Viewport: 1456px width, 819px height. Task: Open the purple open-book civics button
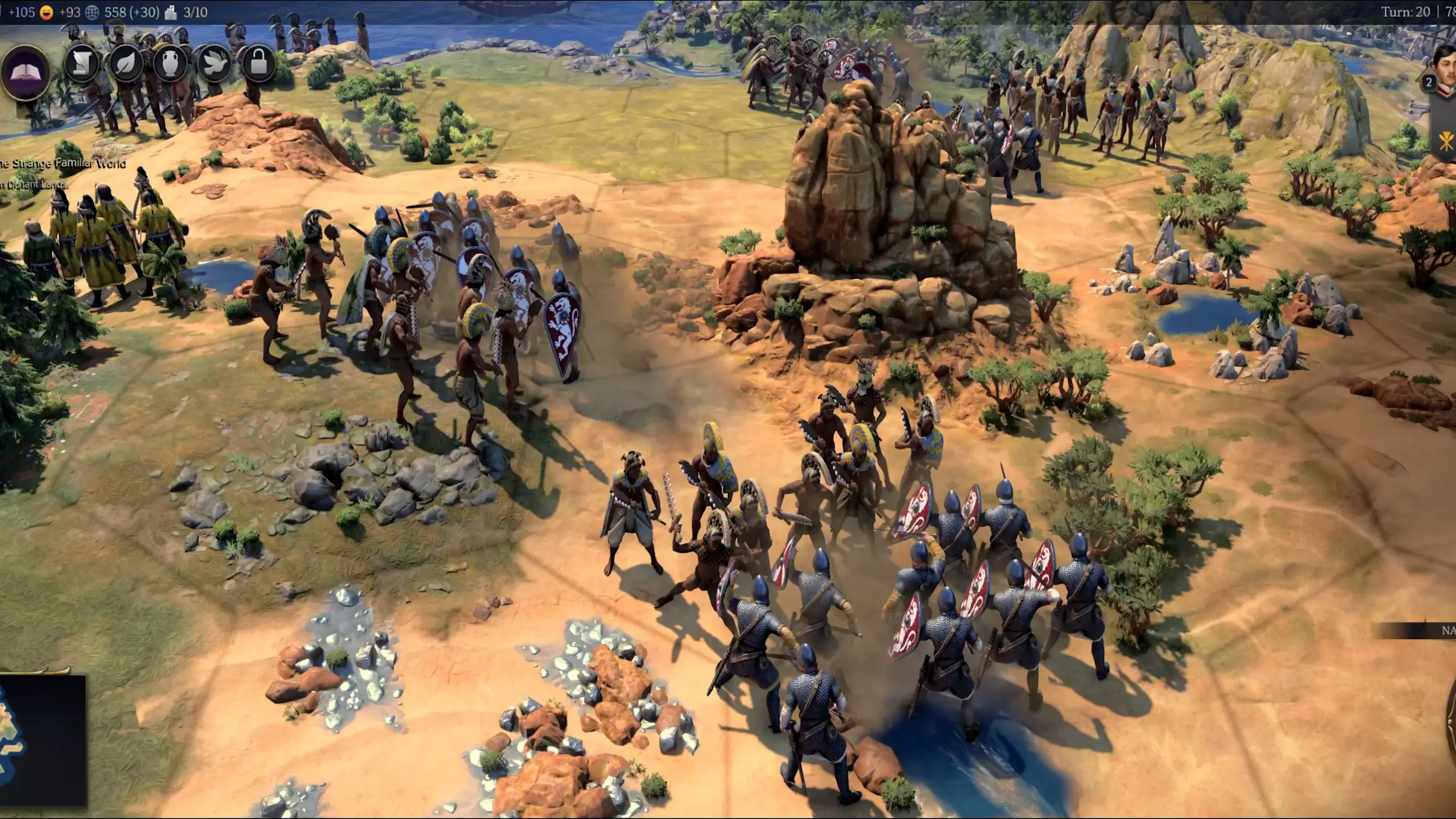25,72
